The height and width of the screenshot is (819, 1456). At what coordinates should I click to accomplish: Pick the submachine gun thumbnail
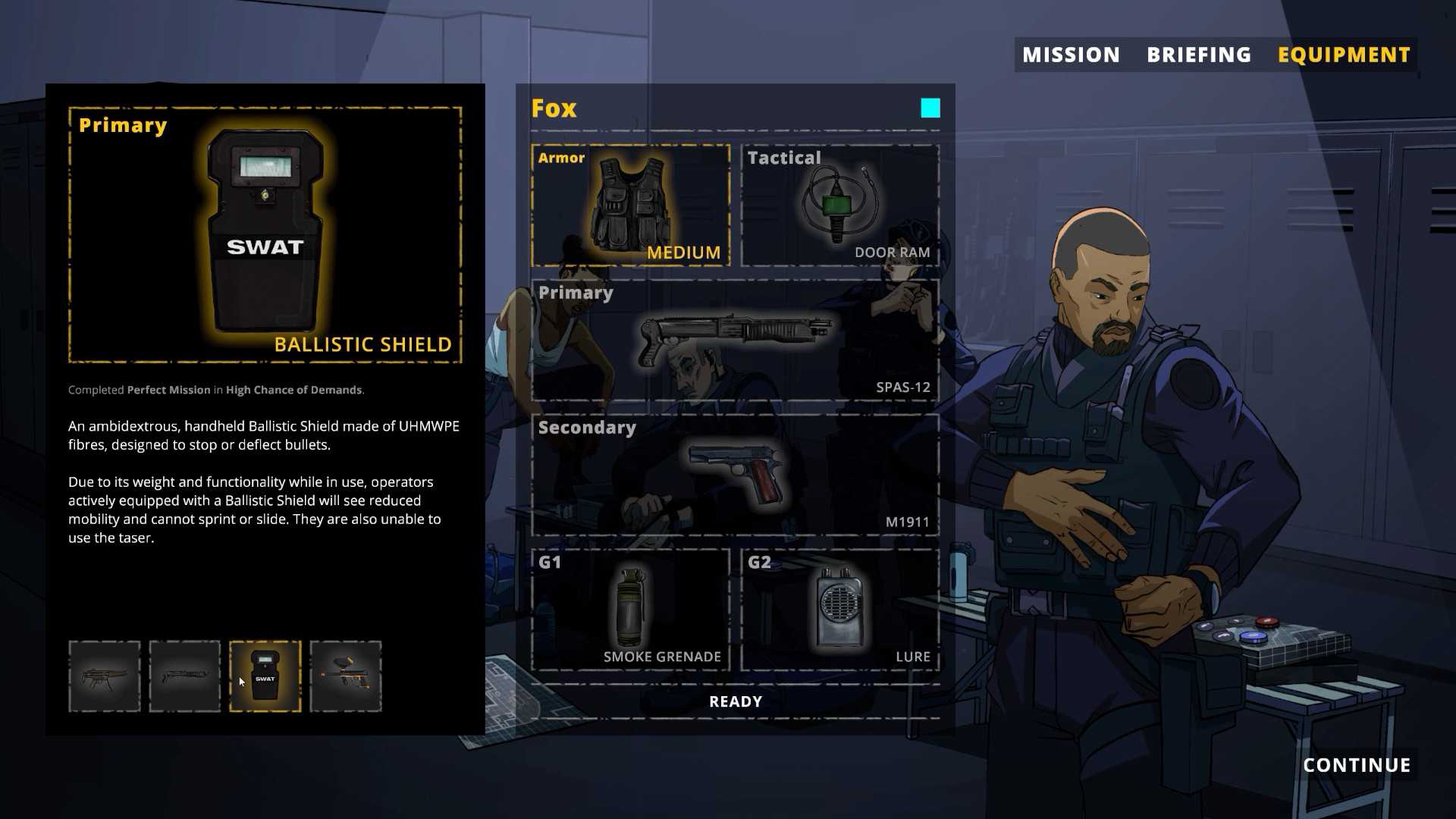tap(105, 676)
